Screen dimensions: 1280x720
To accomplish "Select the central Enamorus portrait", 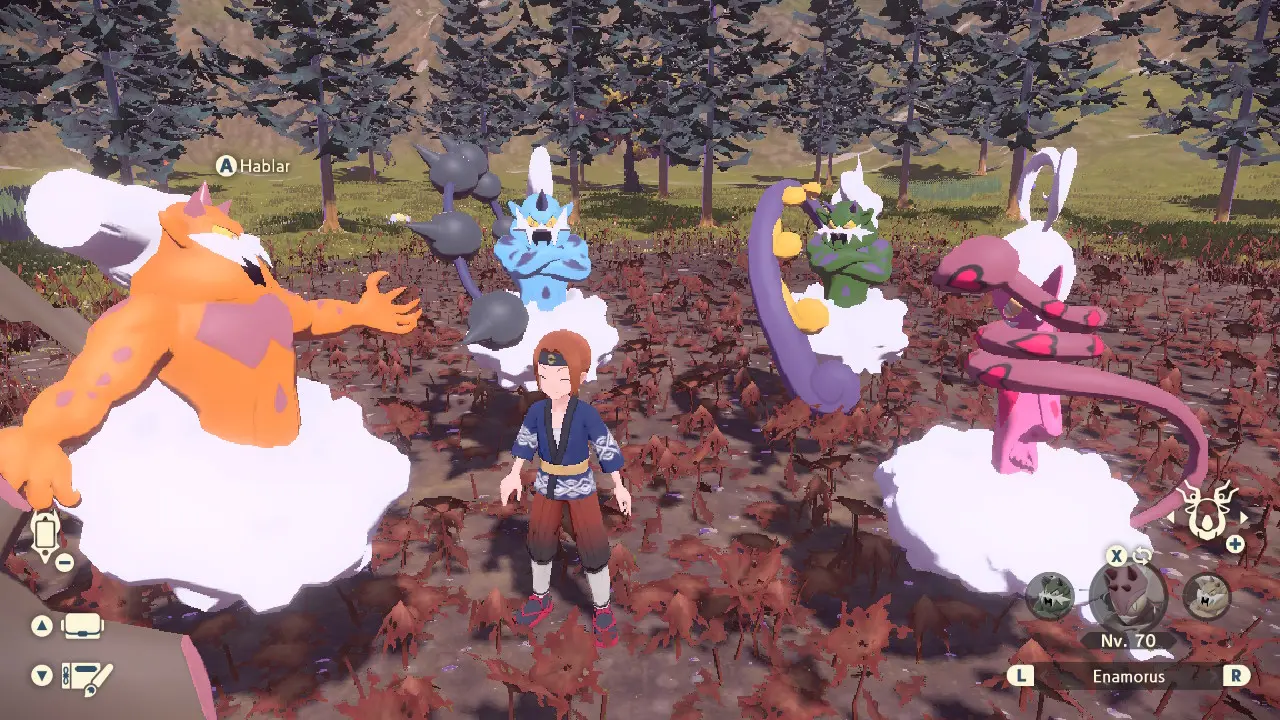I will [x=1128, y=597].
